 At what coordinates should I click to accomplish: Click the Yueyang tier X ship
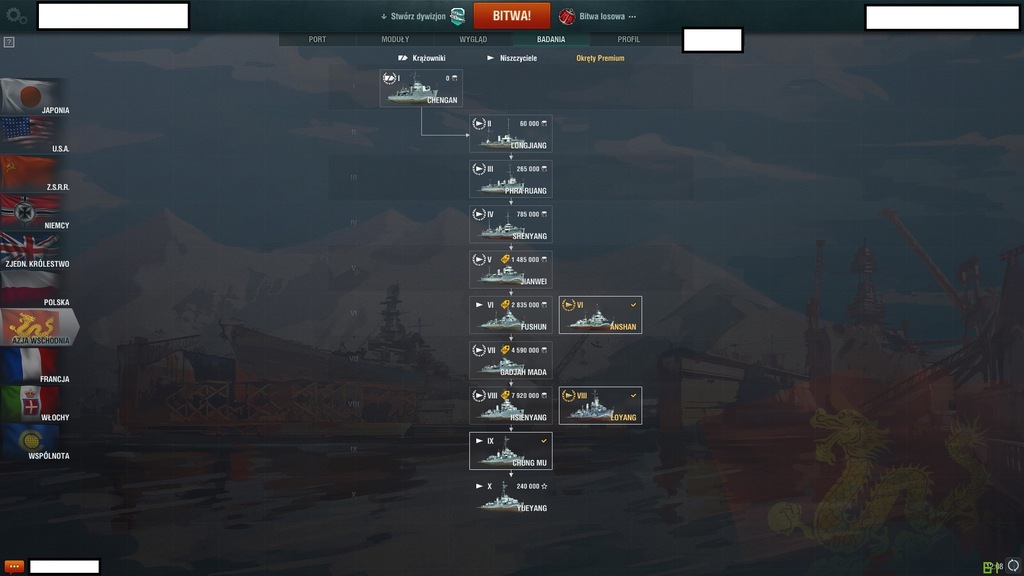[511, 496]
